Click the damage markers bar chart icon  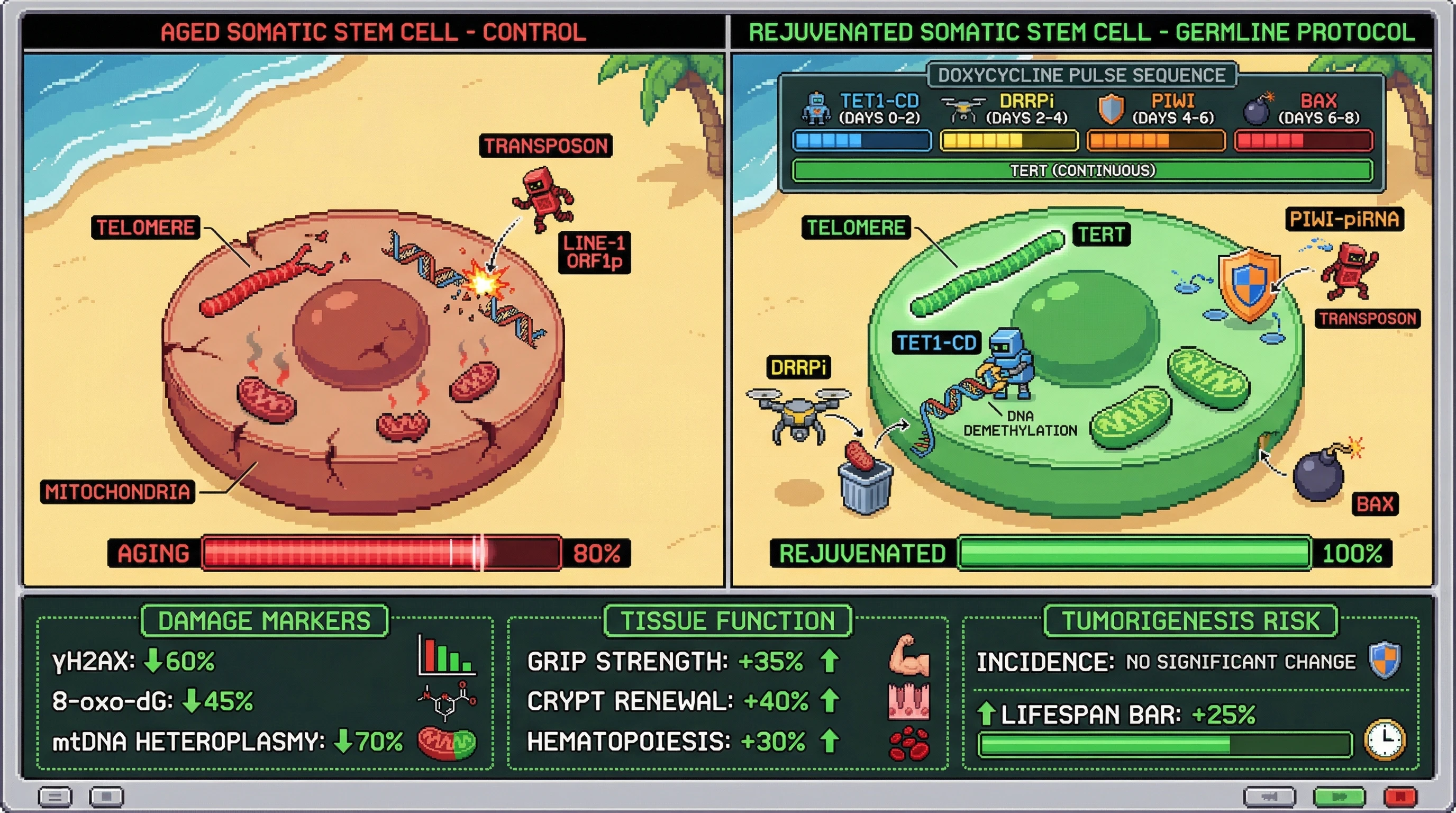[447, 656]
